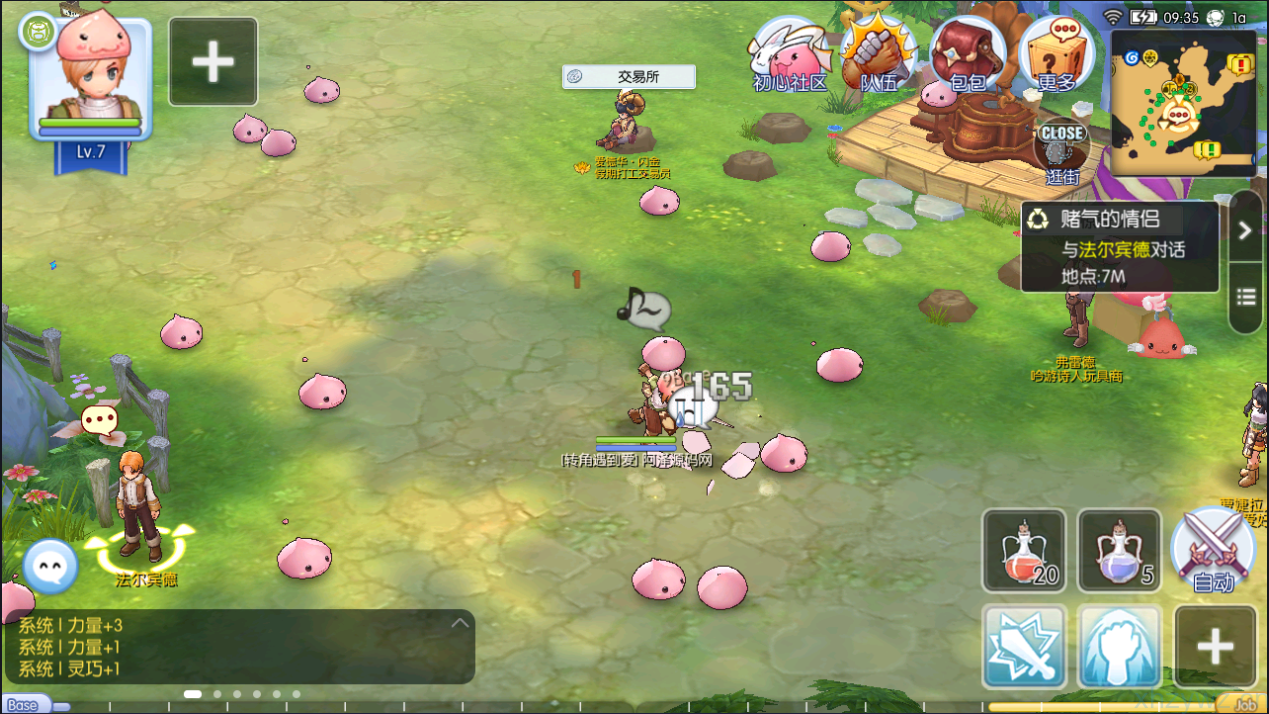Click the 交易所 exchange label
Image resolution: width=1269 pixels, height=714 pixels.
tap(628, 77)
